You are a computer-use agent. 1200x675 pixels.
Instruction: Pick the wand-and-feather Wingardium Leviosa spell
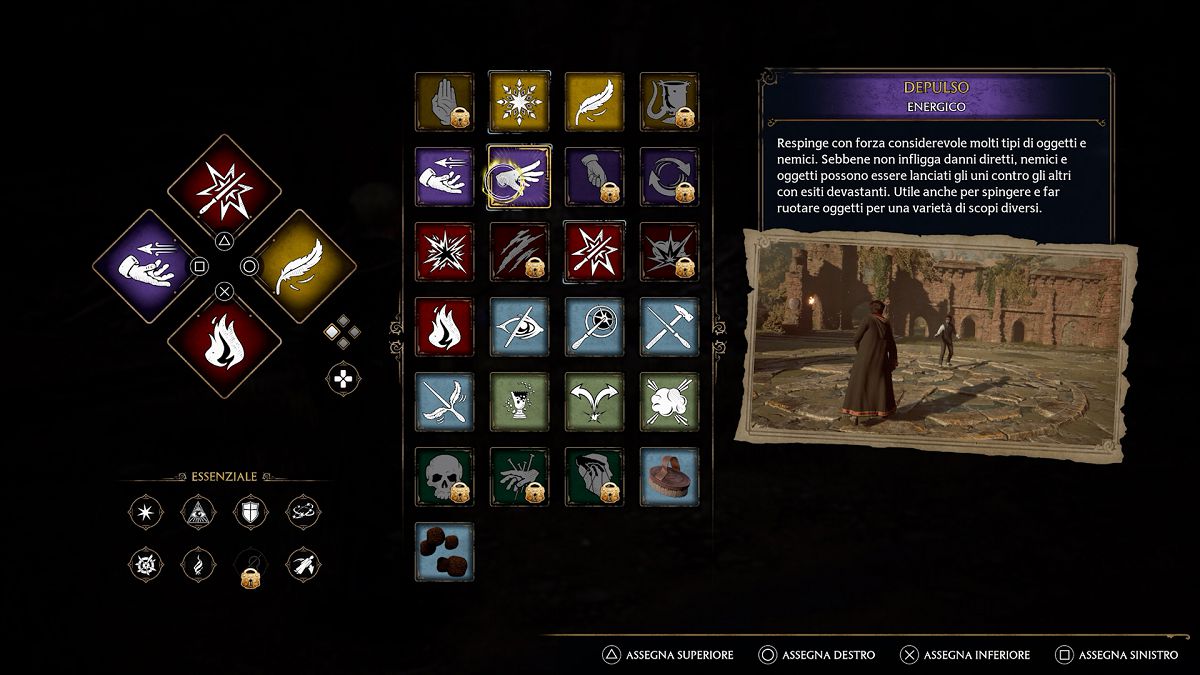coord(444,402)
